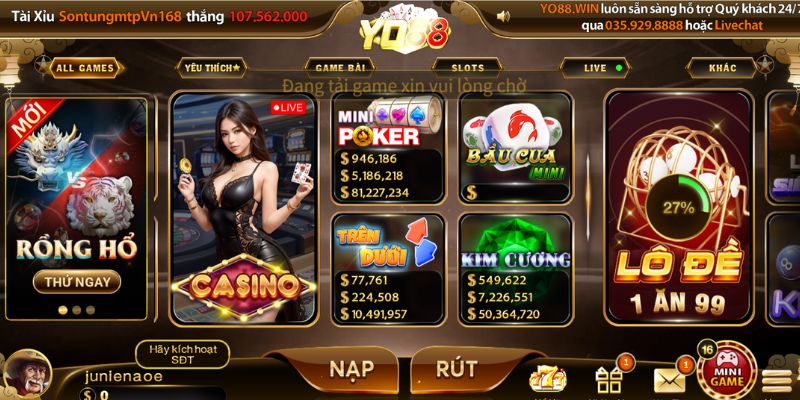The width and height of the screenshot is (800, 400).
Task: Open the envelope mailbox icon
Action: point(670,379)
